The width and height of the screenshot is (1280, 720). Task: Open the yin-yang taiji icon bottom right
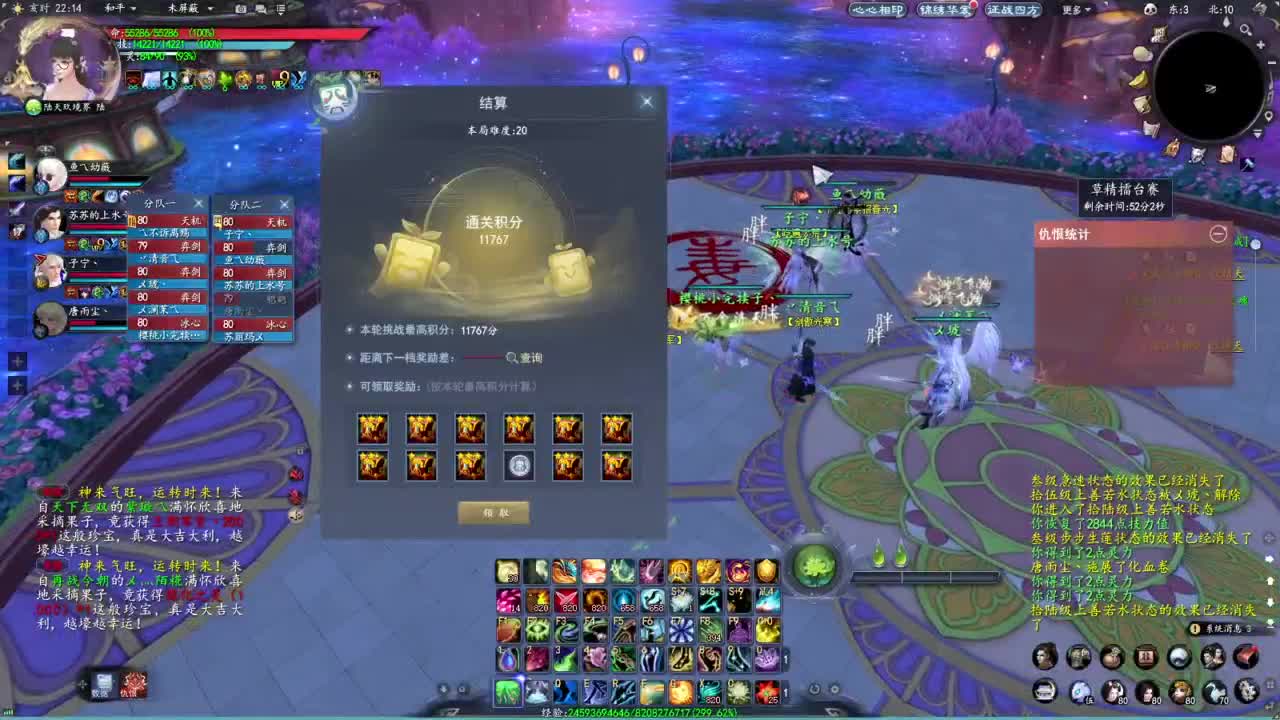click(1180, 657)
